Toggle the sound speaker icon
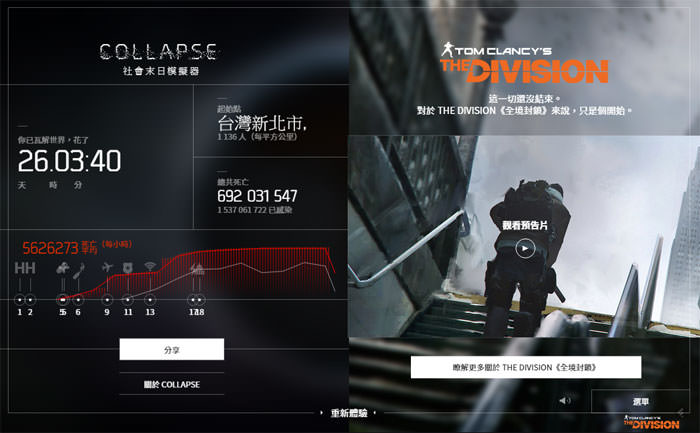This screenshot has height=433, width=700. pyautogui.click(x=565, y=401)
